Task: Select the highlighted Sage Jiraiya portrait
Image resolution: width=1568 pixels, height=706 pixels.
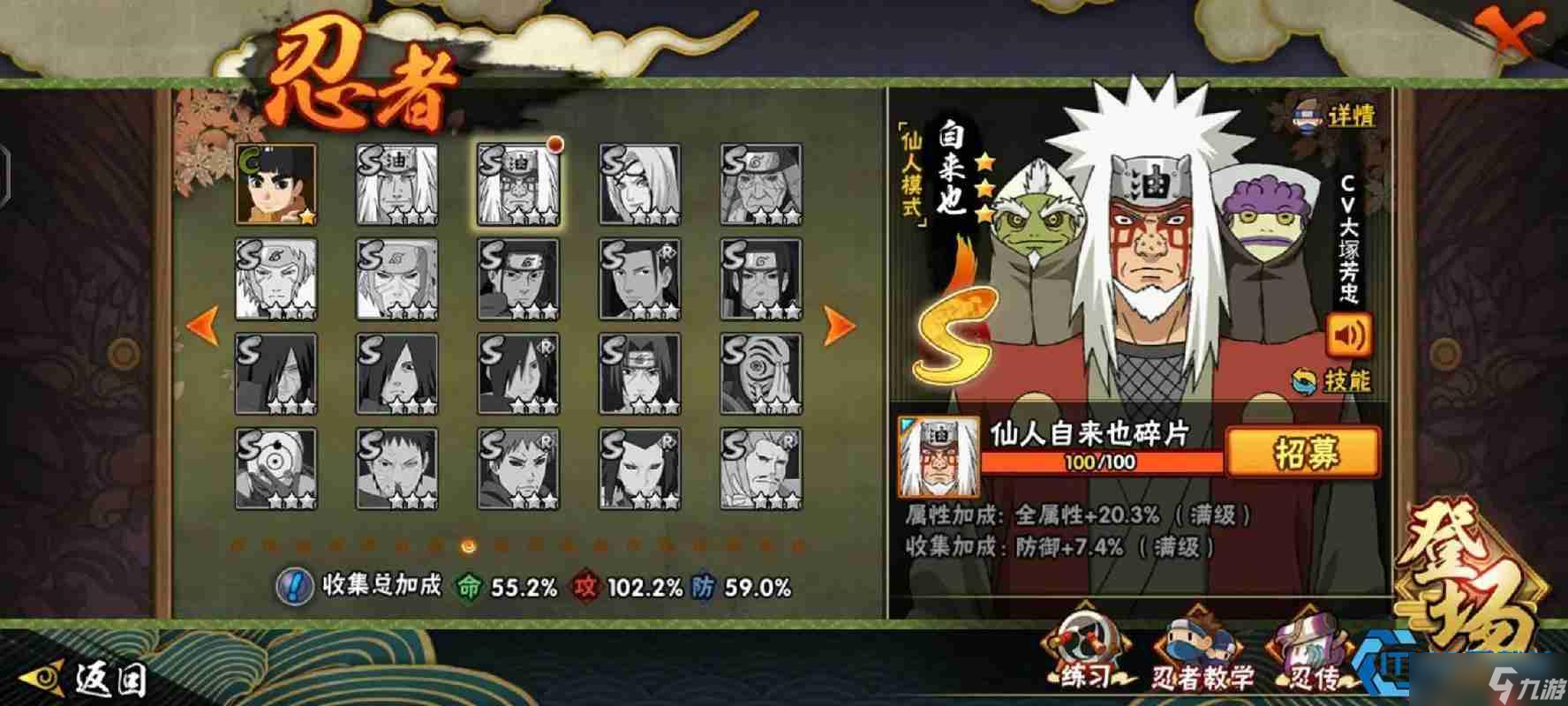Action: tap(517, 184)
